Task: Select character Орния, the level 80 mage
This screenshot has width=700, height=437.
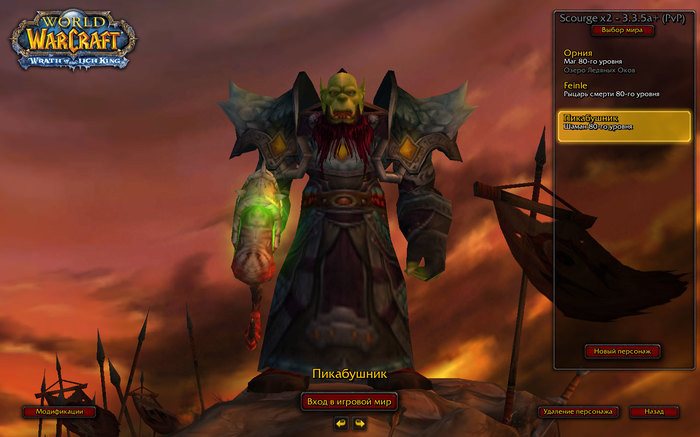Action: click(622, 62)
